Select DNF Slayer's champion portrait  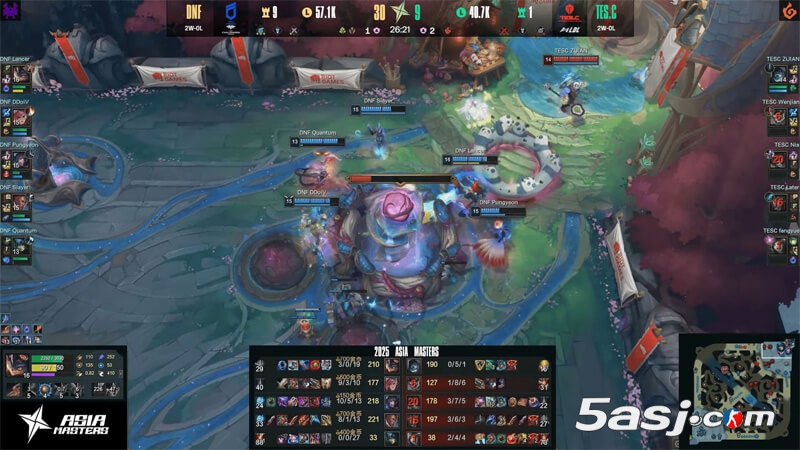pos(17,205)
